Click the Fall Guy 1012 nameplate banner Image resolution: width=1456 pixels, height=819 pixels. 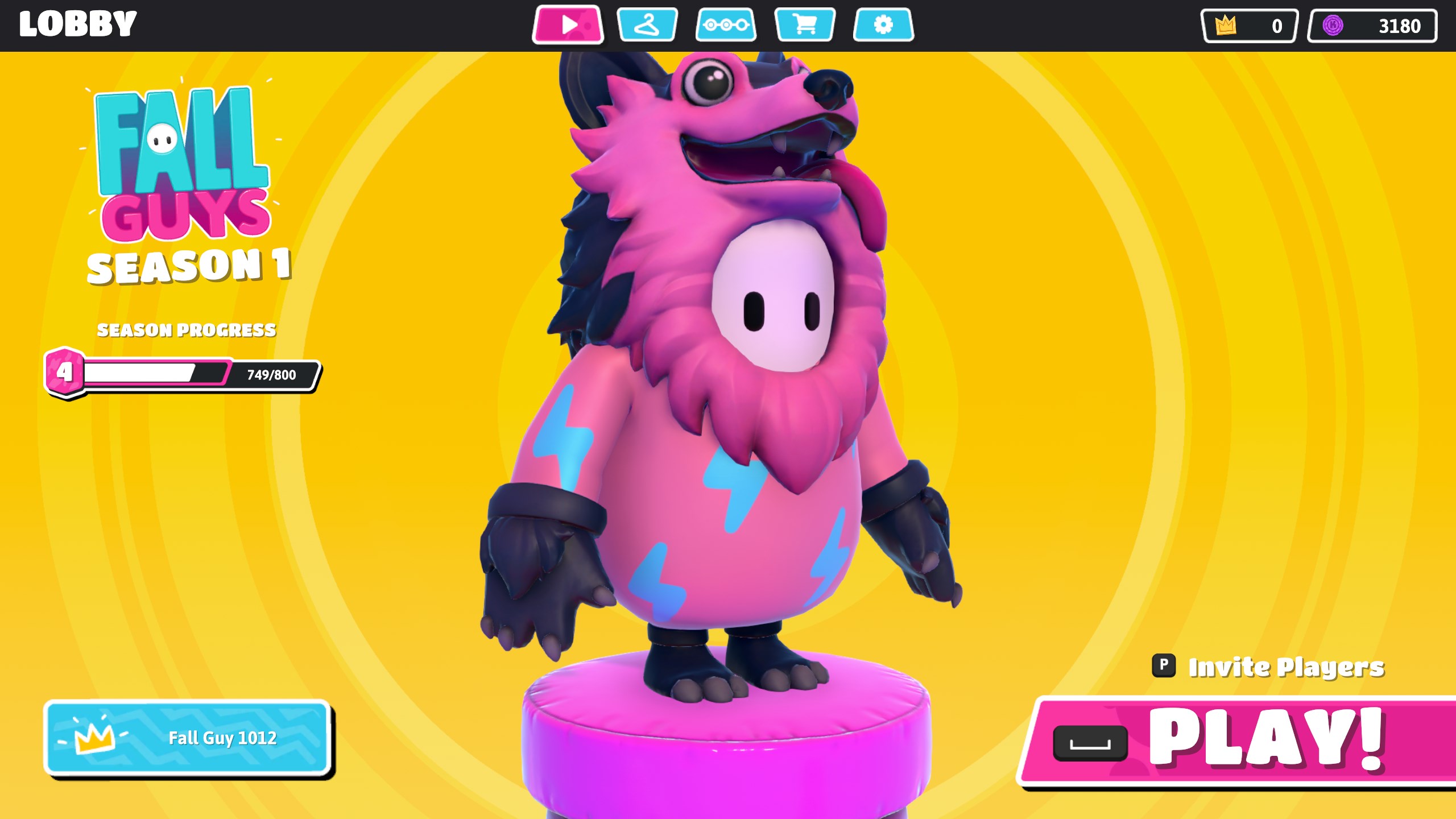pyautogui.click(x=188, y=738)
